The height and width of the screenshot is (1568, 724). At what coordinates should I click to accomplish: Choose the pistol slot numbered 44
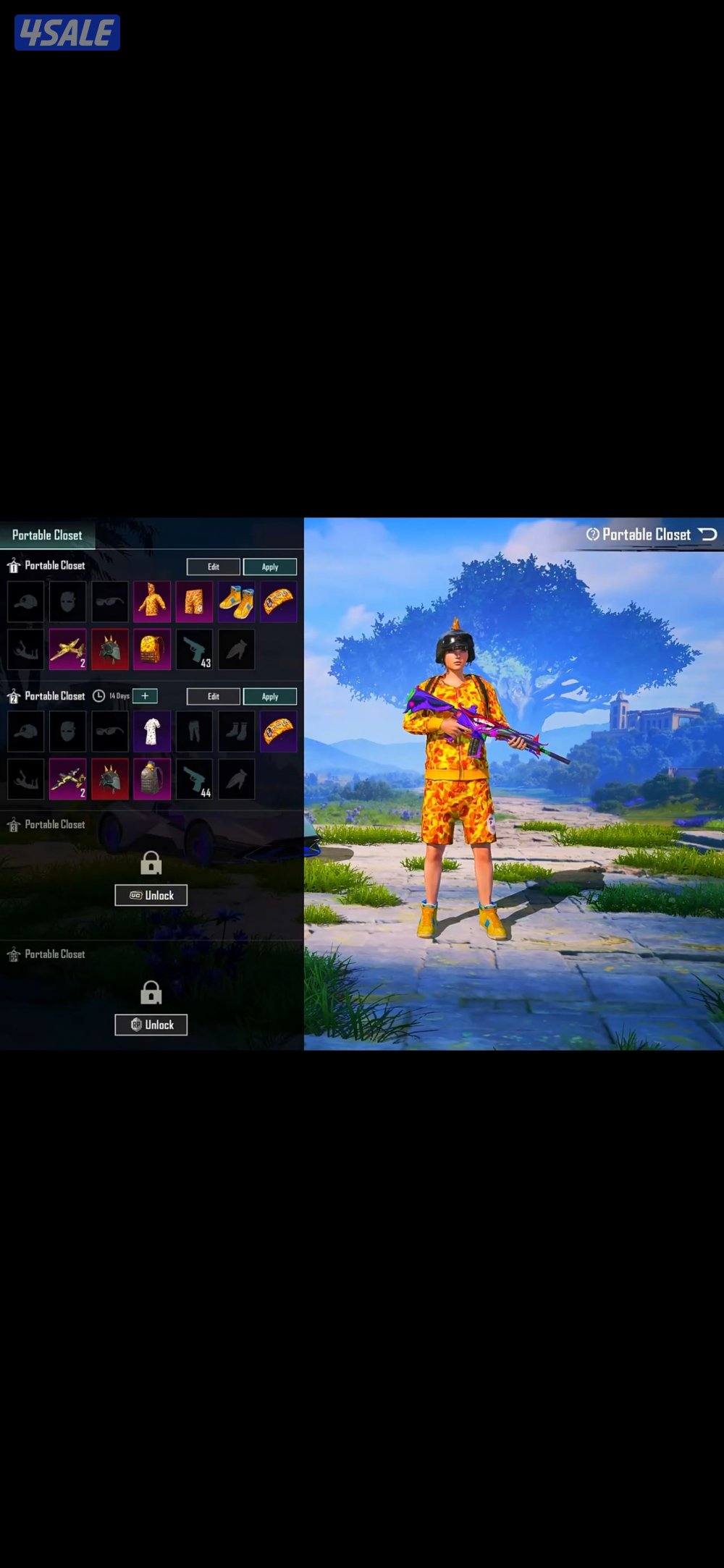click(194, 779)
